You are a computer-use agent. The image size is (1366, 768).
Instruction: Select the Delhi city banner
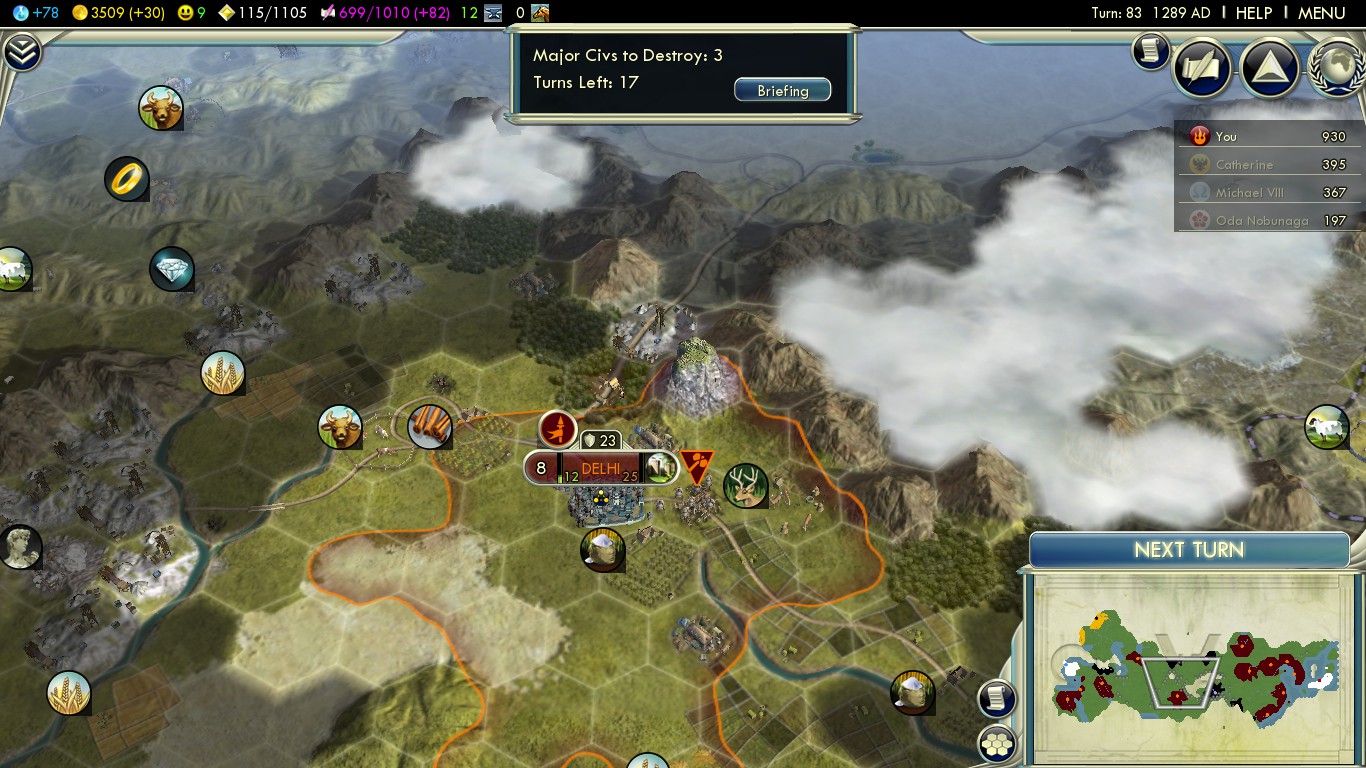600,468
